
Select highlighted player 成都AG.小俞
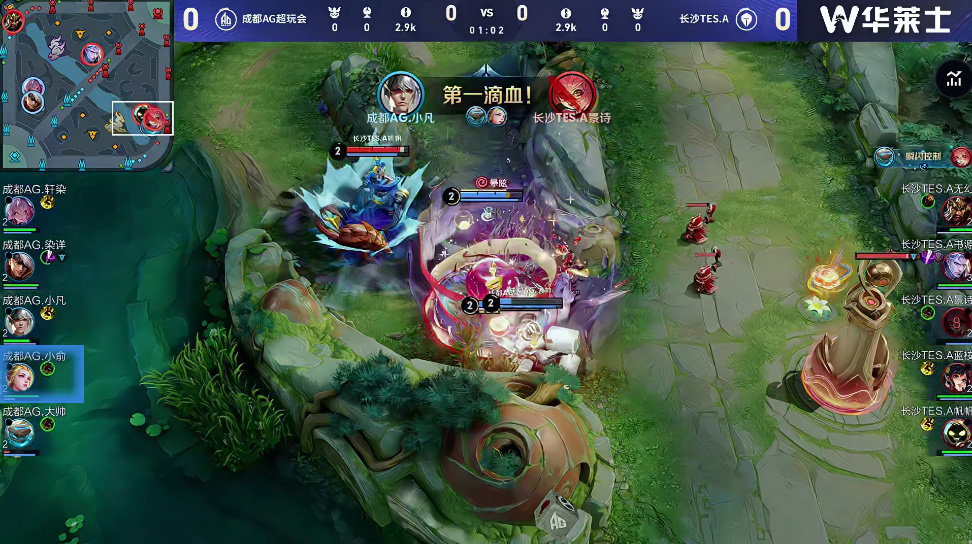(21, 376)
